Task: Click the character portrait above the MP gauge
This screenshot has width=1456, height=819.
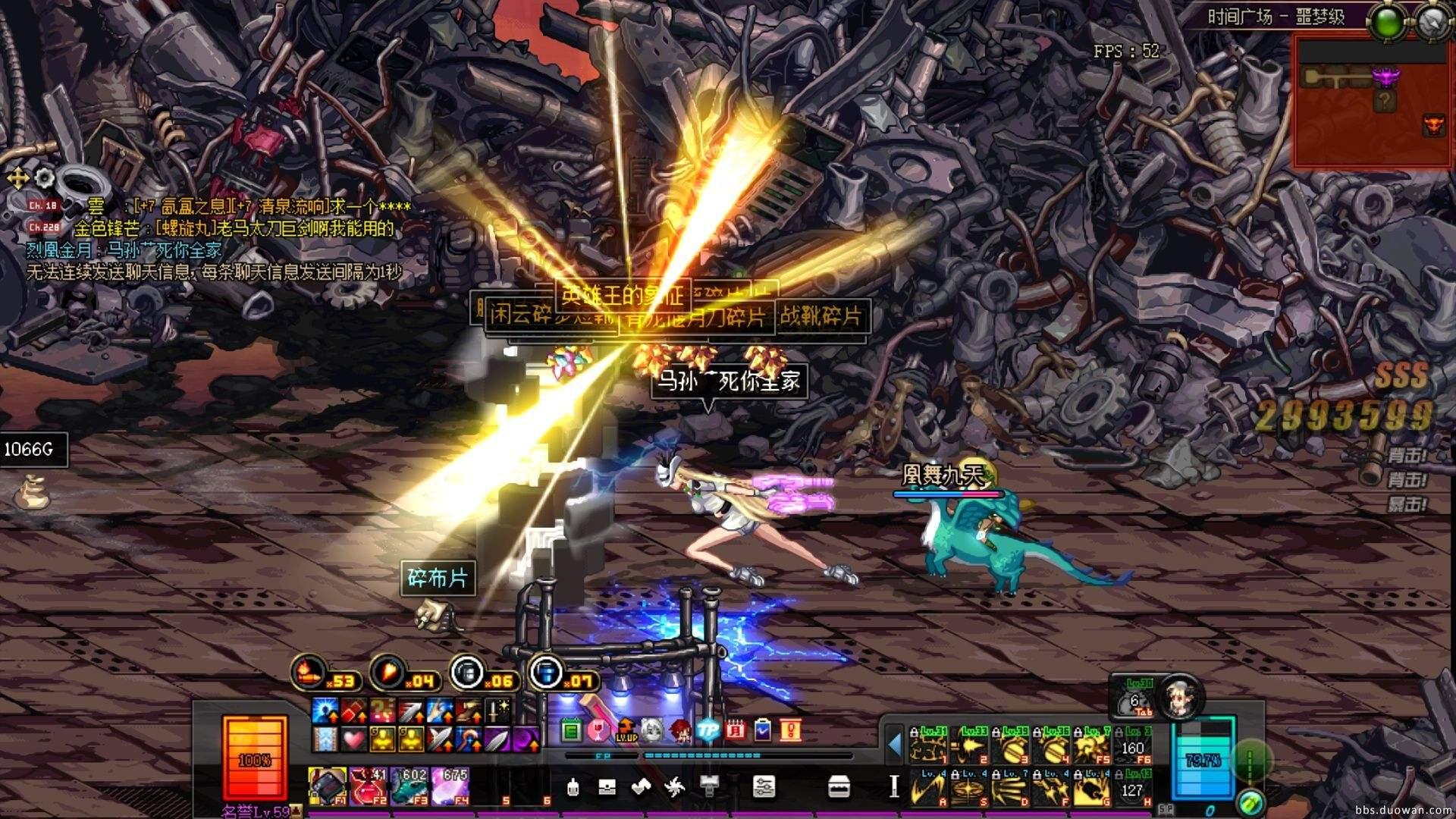Action: pyautogui.click(x=1181, y=695)
